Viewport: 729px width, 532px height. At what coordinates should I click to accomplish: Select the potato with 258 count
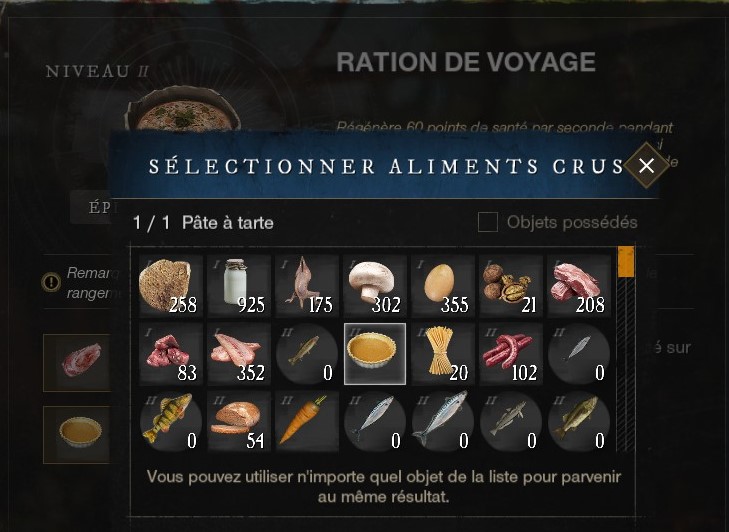point(170,285)
